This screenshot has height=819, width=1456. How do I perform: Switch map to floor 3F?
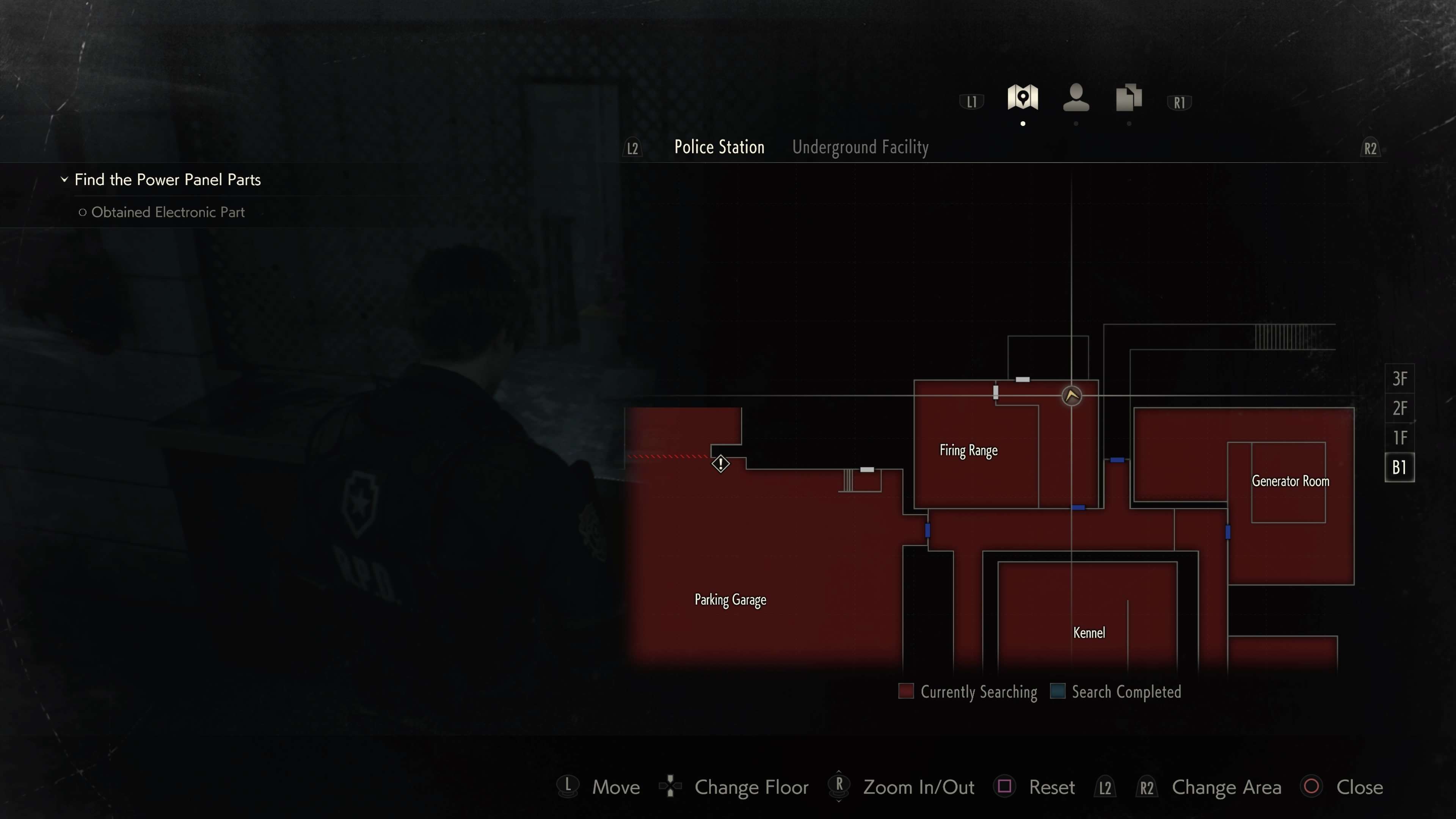[1400, 379]
